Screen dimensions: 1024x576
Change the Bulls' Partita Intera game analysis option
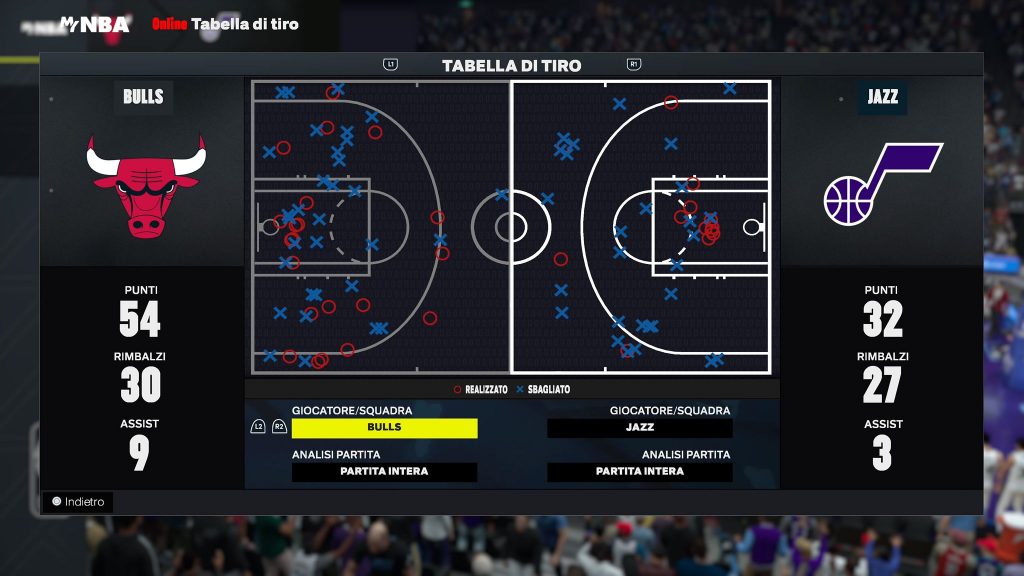[384, 472]
